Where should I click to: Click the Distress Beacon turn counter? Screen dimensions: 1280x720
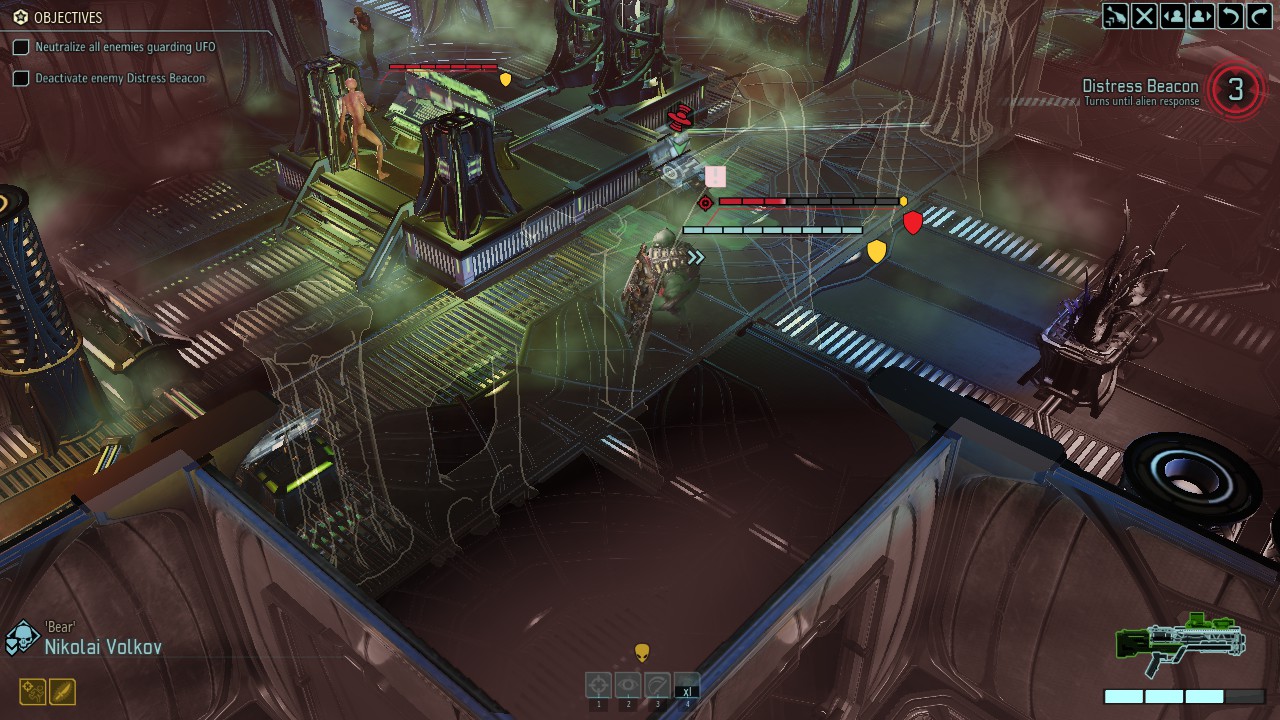point(1236,90)
